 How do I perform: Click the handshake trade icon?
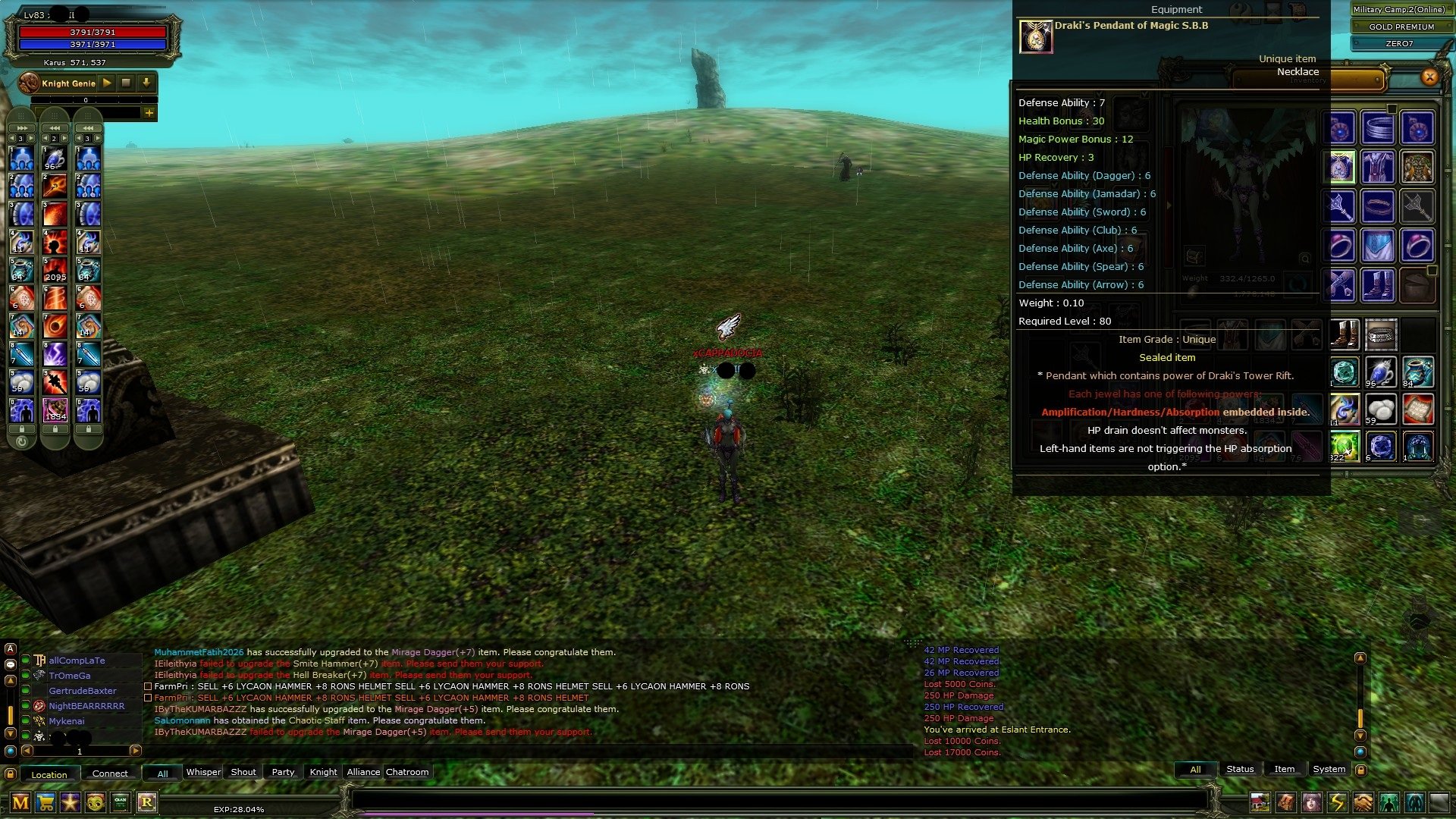1363,802
